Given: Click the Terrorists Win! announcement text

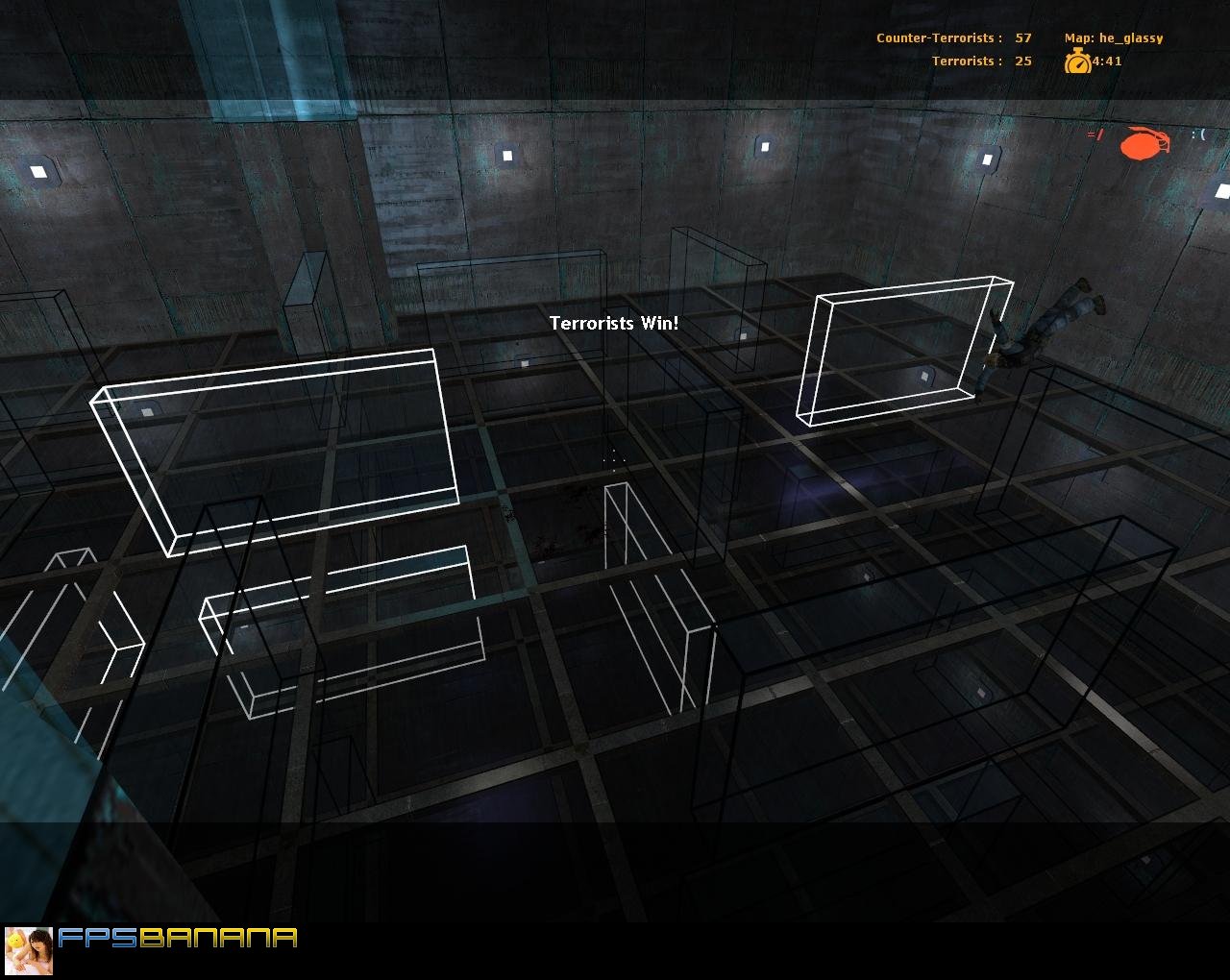Looking at the screenshot, I should pos(613,324).
